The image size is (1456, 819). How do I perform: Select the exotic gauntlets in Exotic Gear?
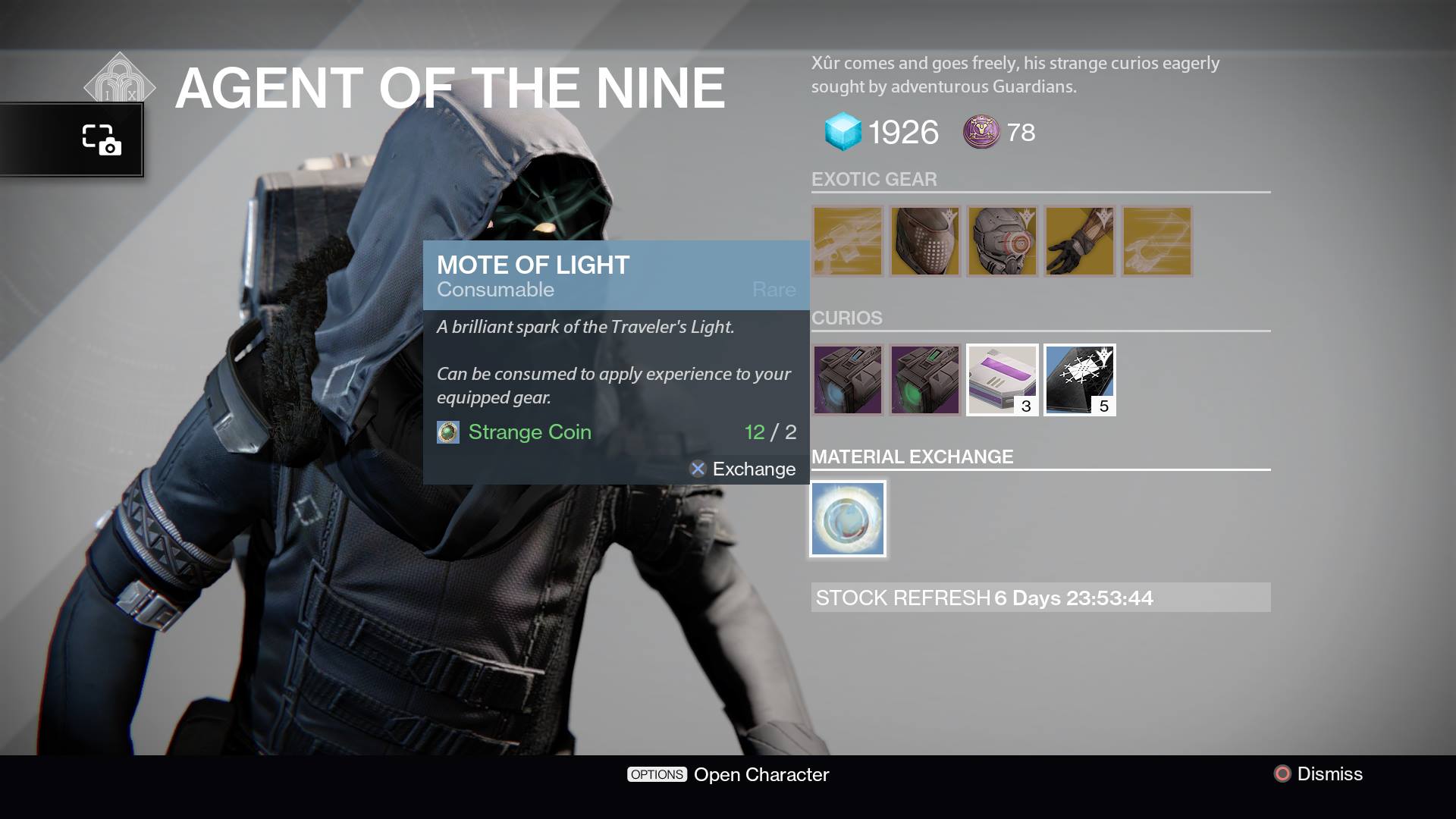(x=1079, y=241)
